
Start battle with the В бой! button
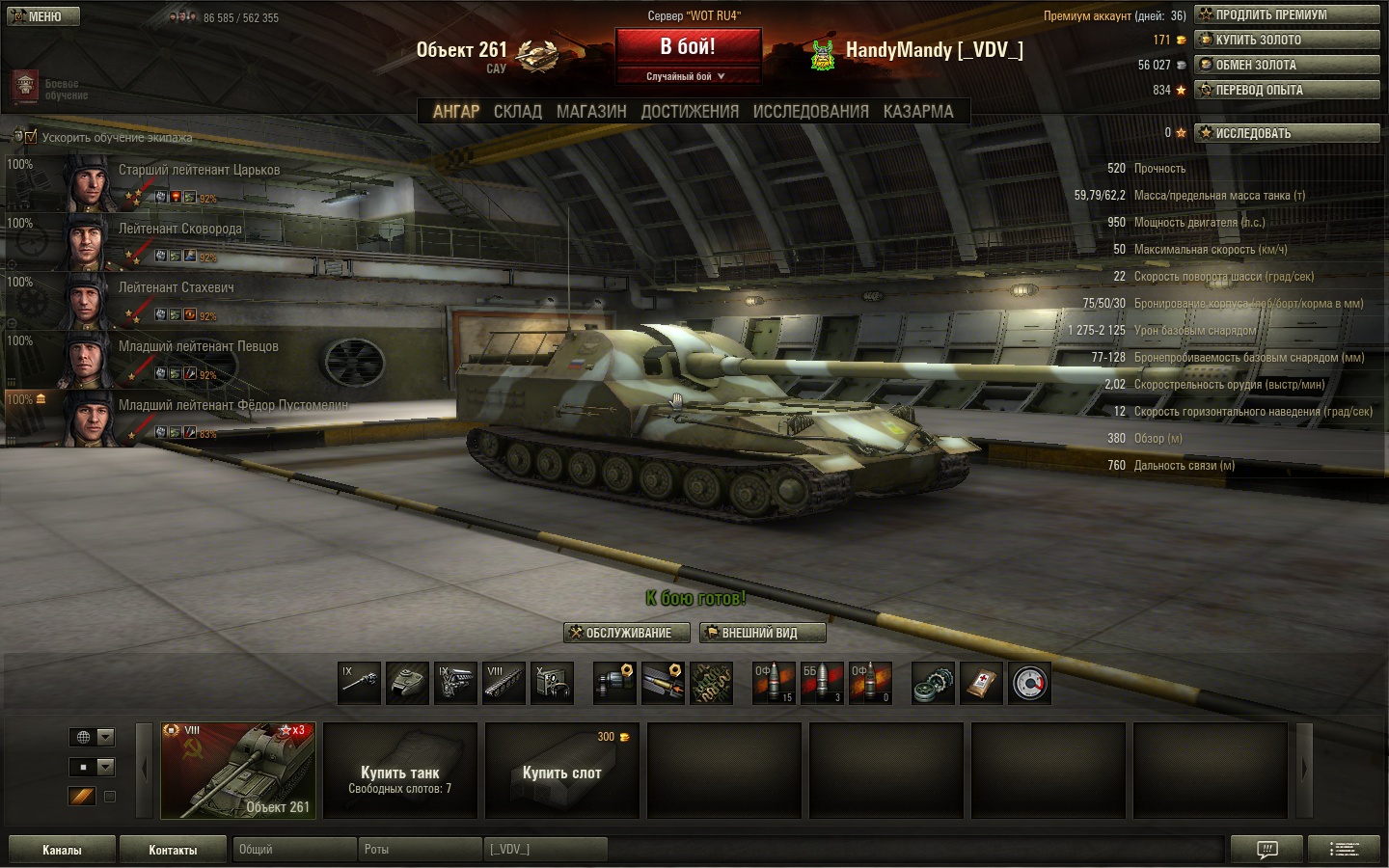coord(688,47)
